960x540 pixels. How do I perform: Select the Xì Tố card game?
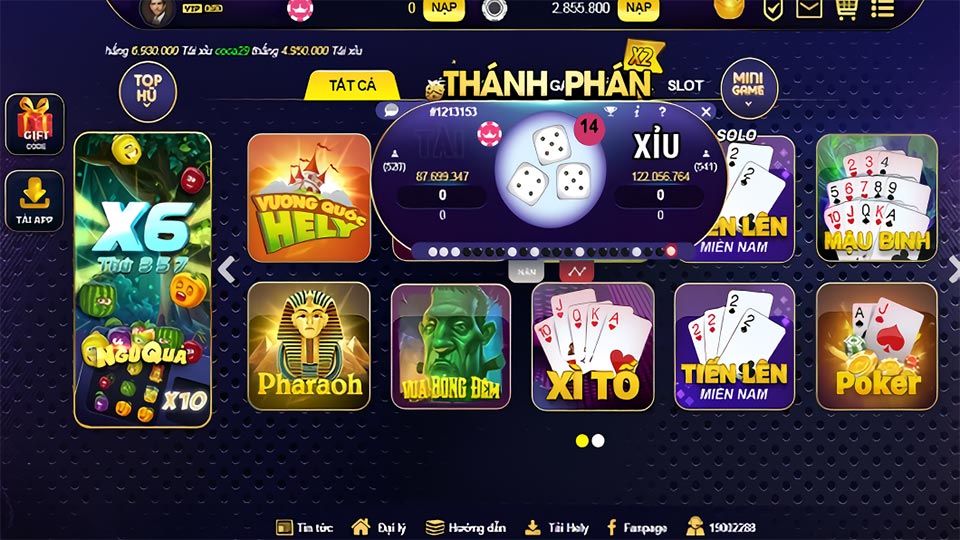tap(592, 346)
